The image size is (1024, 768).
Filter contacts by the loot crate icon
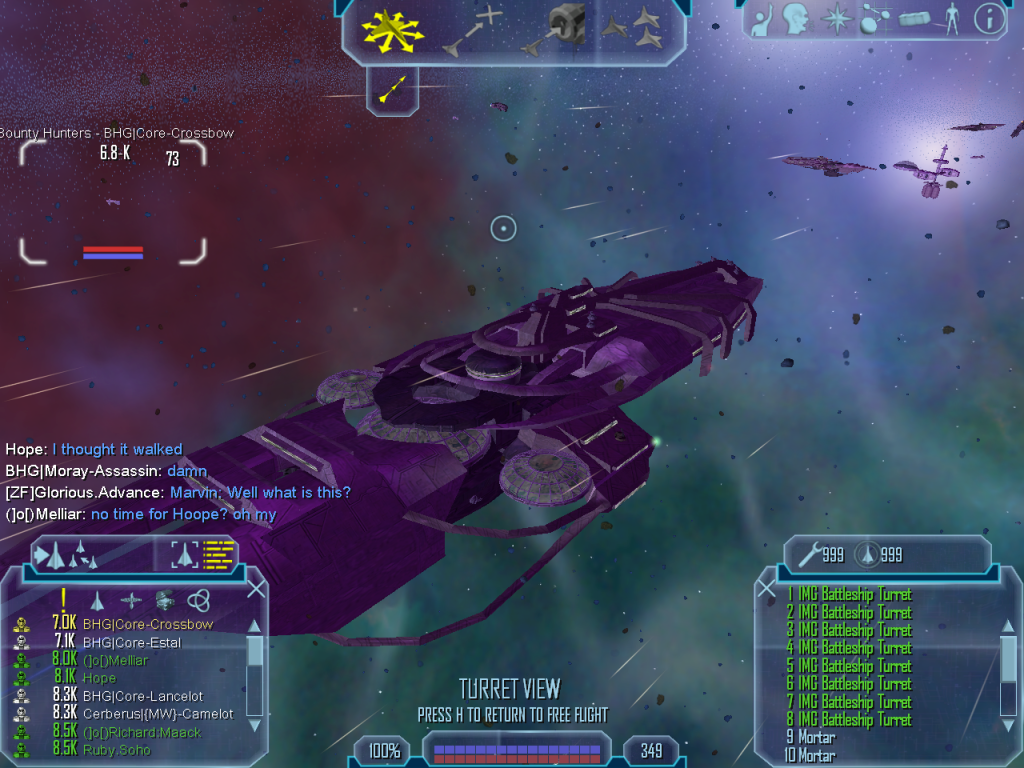(x=165, y=600)
